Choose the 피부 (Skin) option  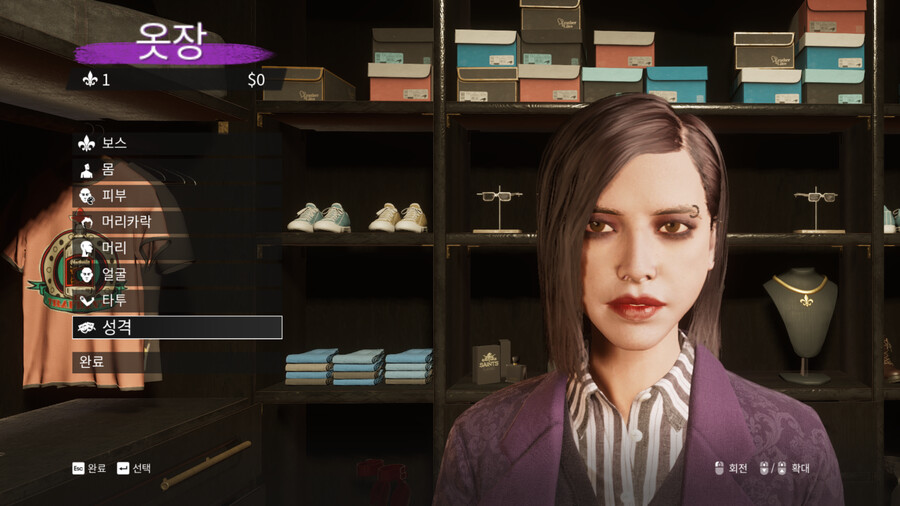pos(113,195)
